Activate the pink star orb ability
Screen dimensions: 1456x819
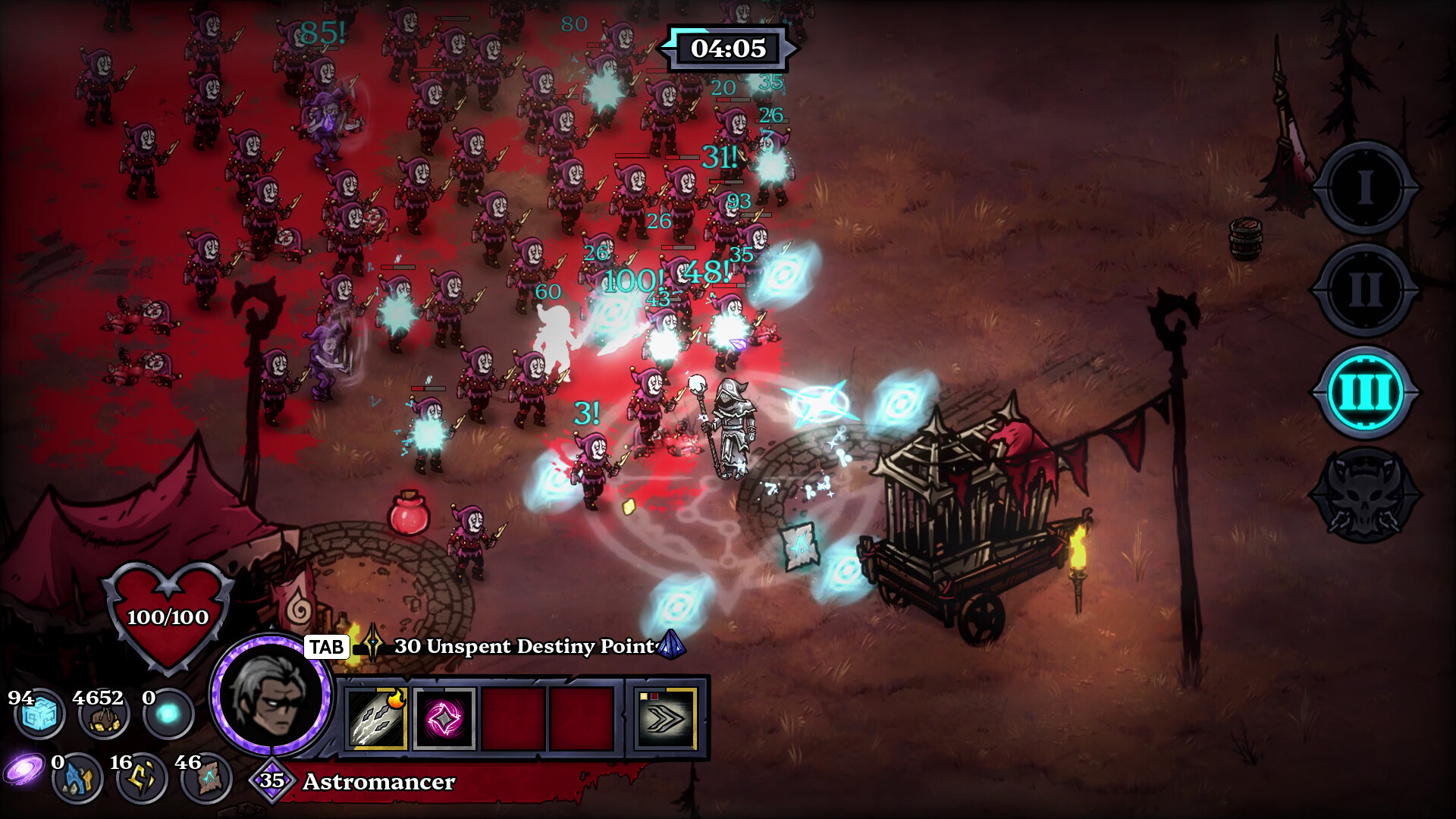point(444,717)
